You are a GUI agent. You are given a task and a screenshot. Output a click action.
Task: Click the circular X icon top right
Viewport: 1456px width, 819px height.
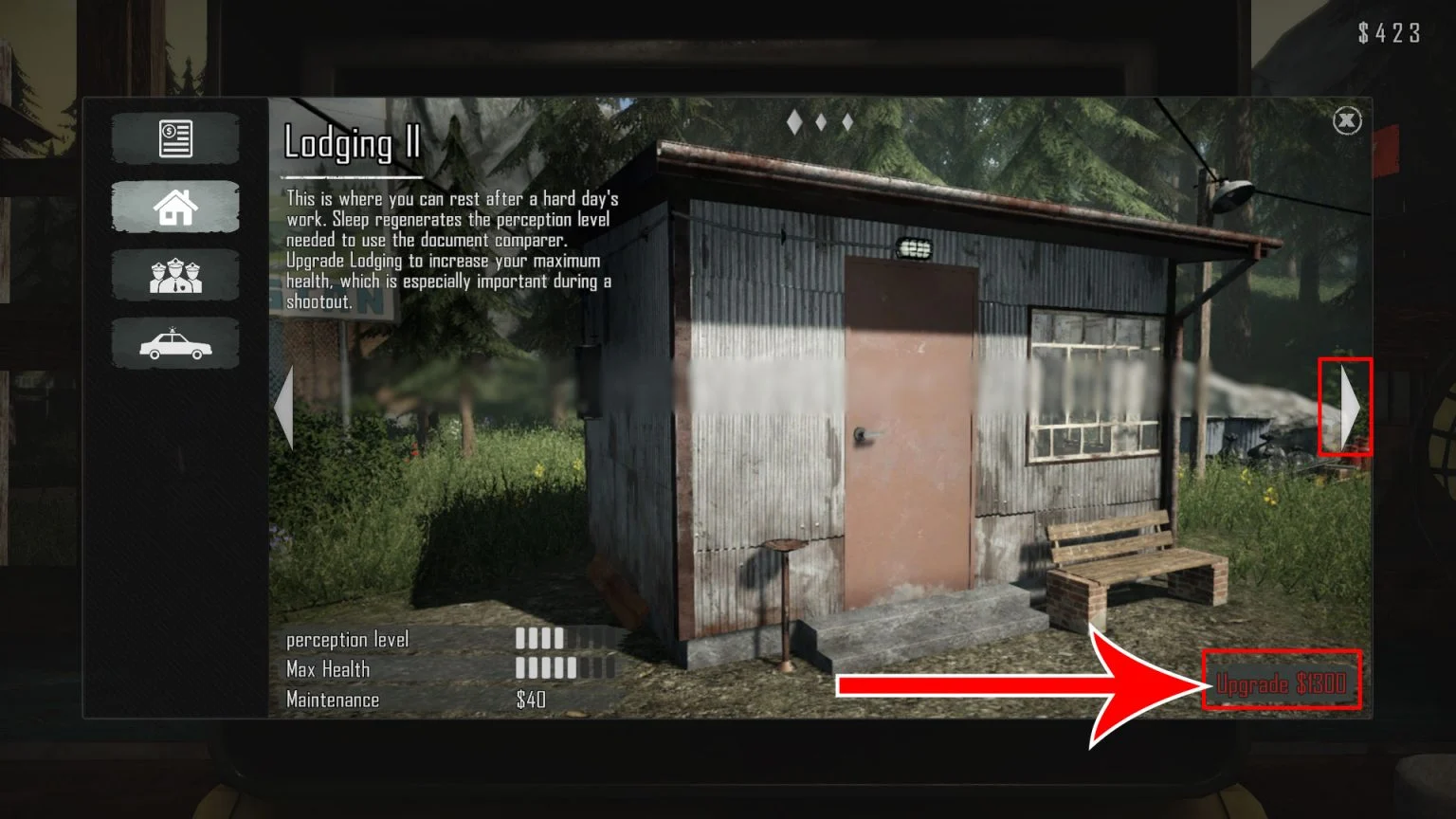pos(1347,120)
